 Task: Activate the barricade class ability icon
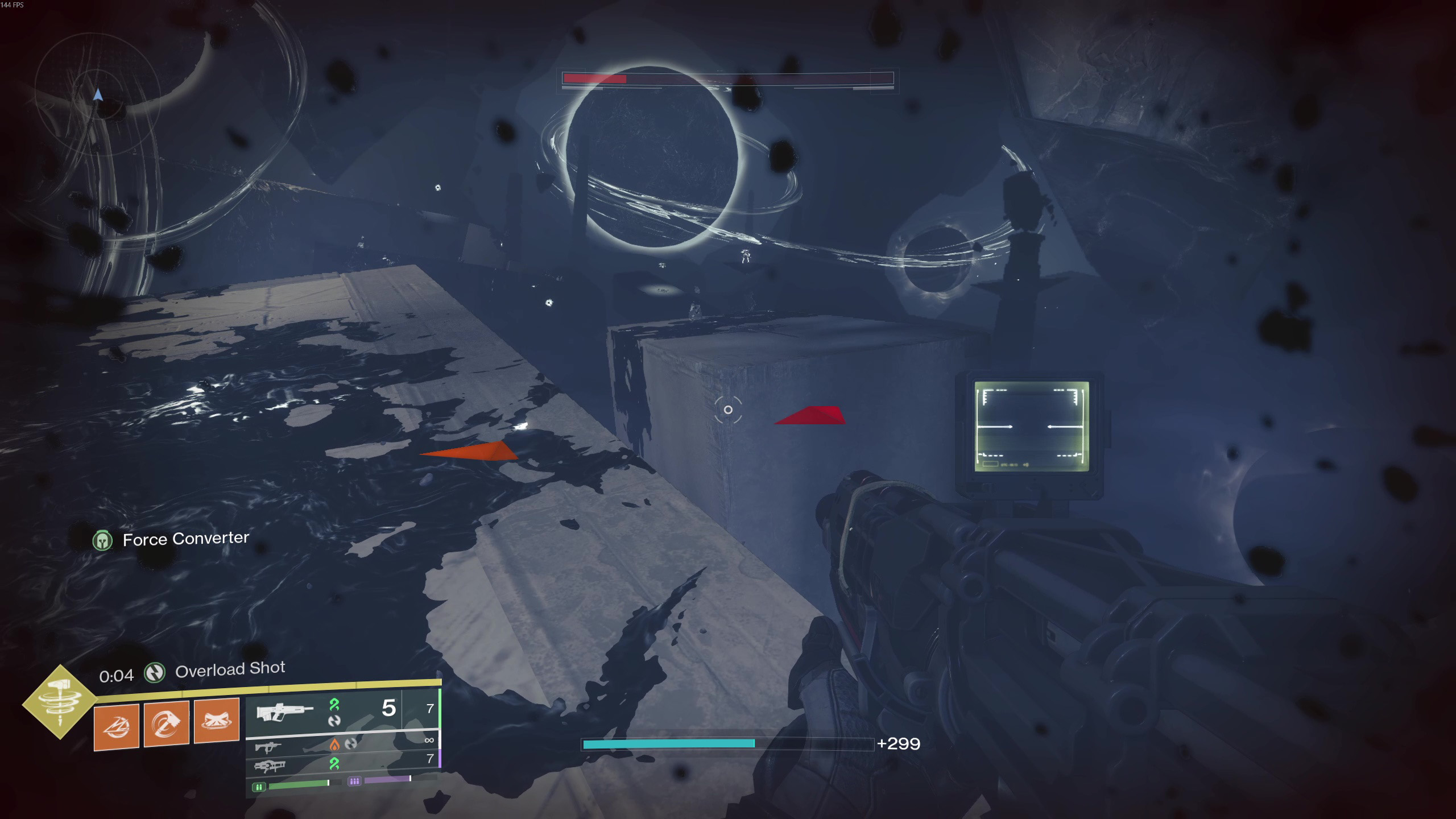[x=217, y=721]
